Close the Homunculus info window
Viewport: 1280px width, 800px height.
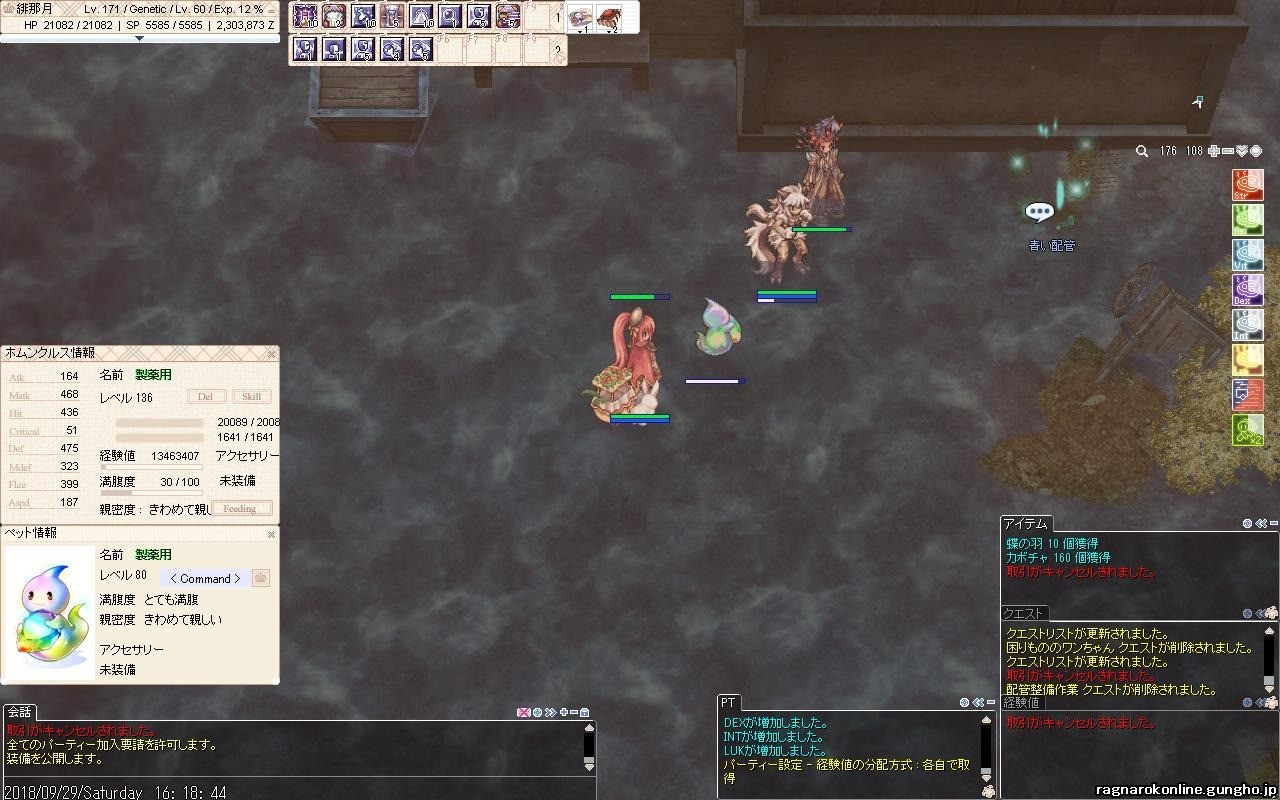(x=271, y=354)
